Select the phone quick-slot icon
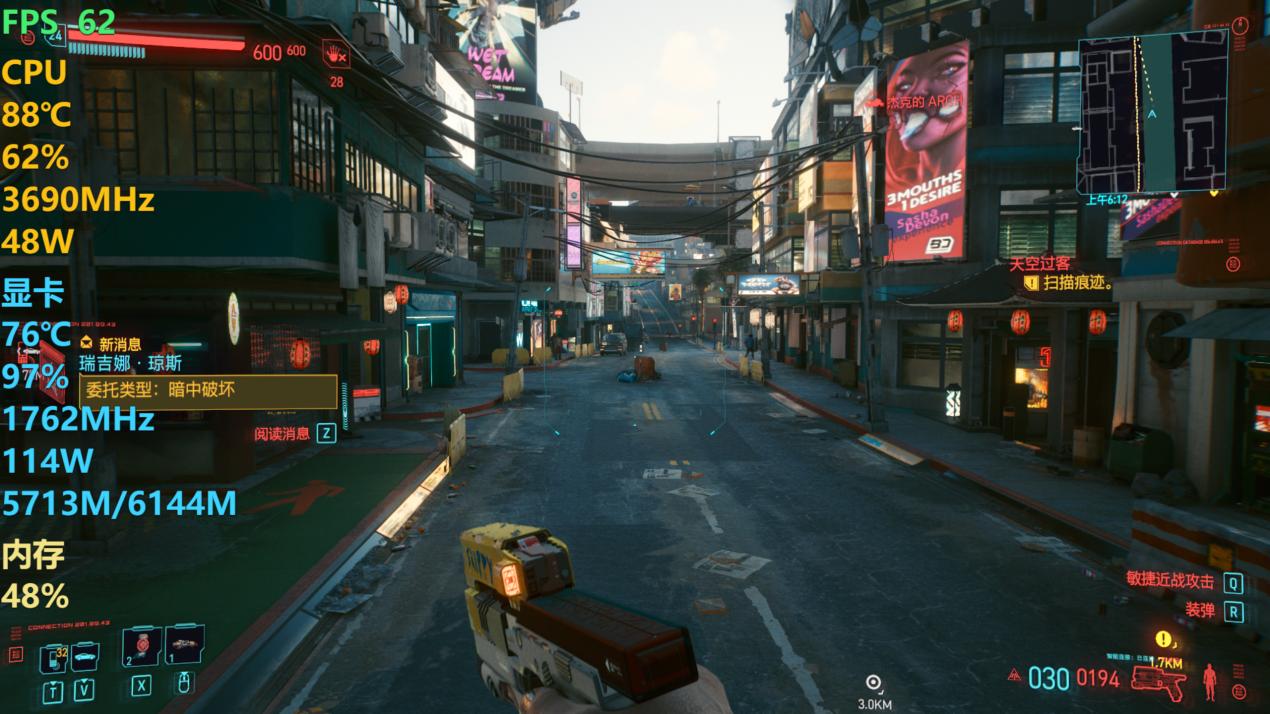The height and width of the screenshot is (714, 1270). click(x=53, y=657)
